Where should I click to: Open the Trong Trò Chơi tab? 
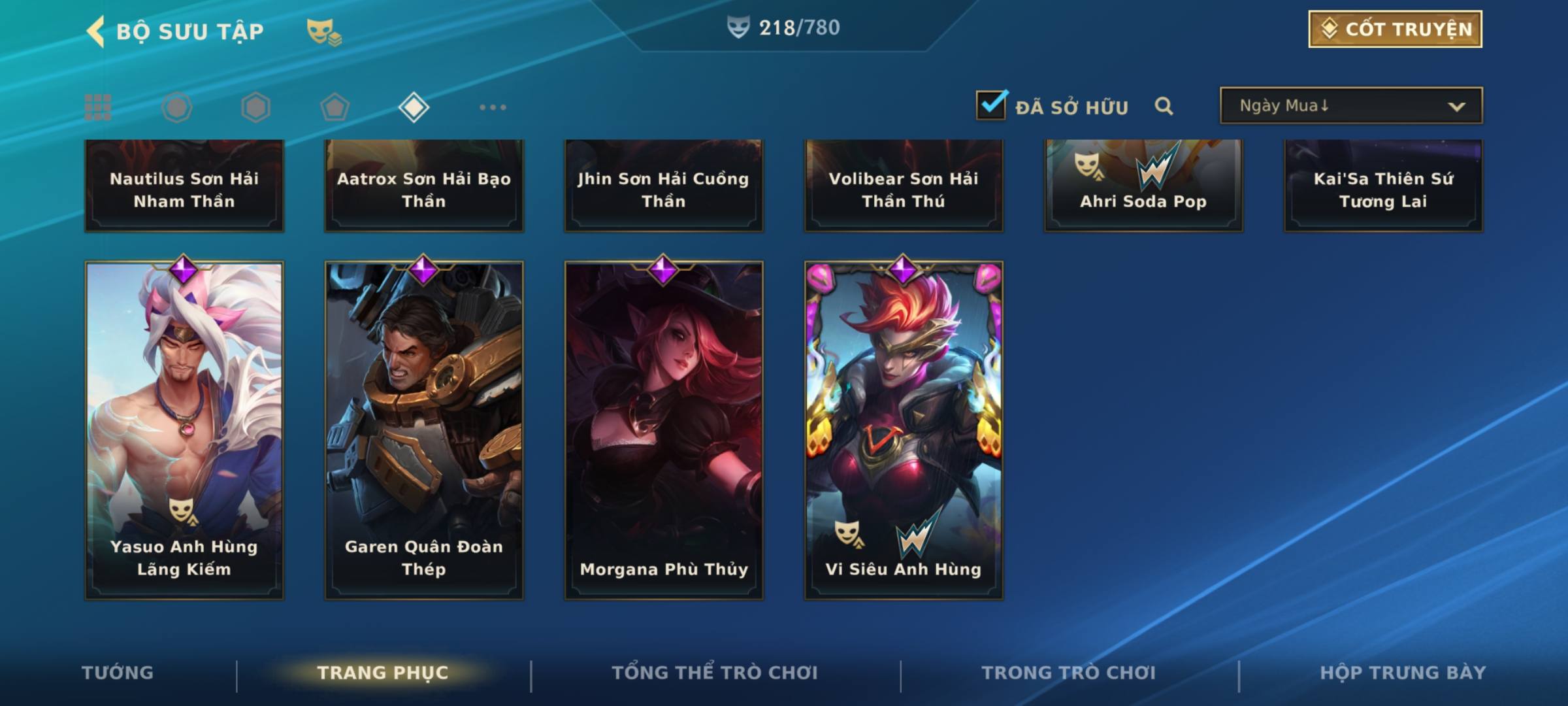coord(1069,673)
